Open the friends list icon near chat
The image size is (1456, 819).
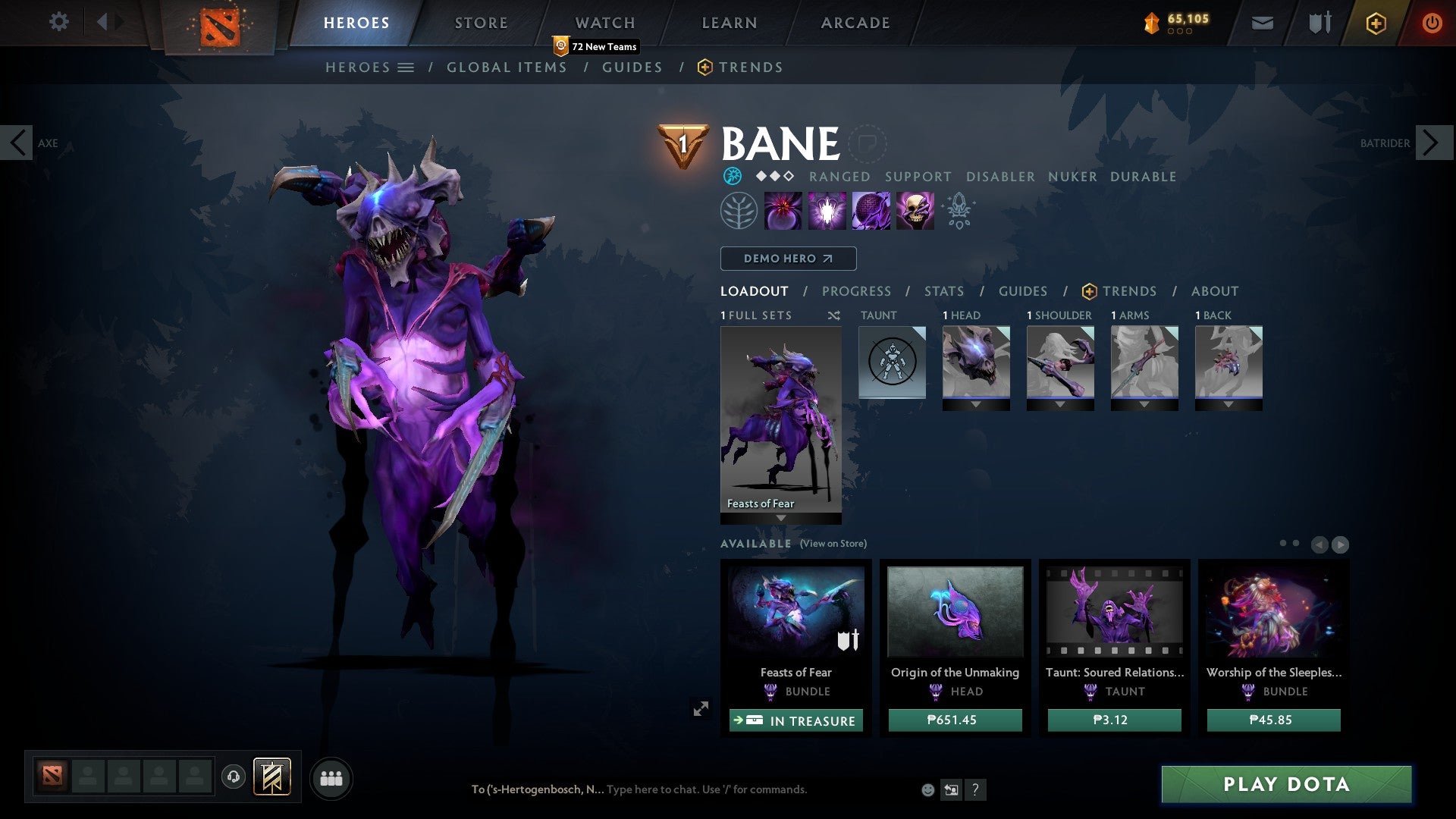(x=331, y=777)
